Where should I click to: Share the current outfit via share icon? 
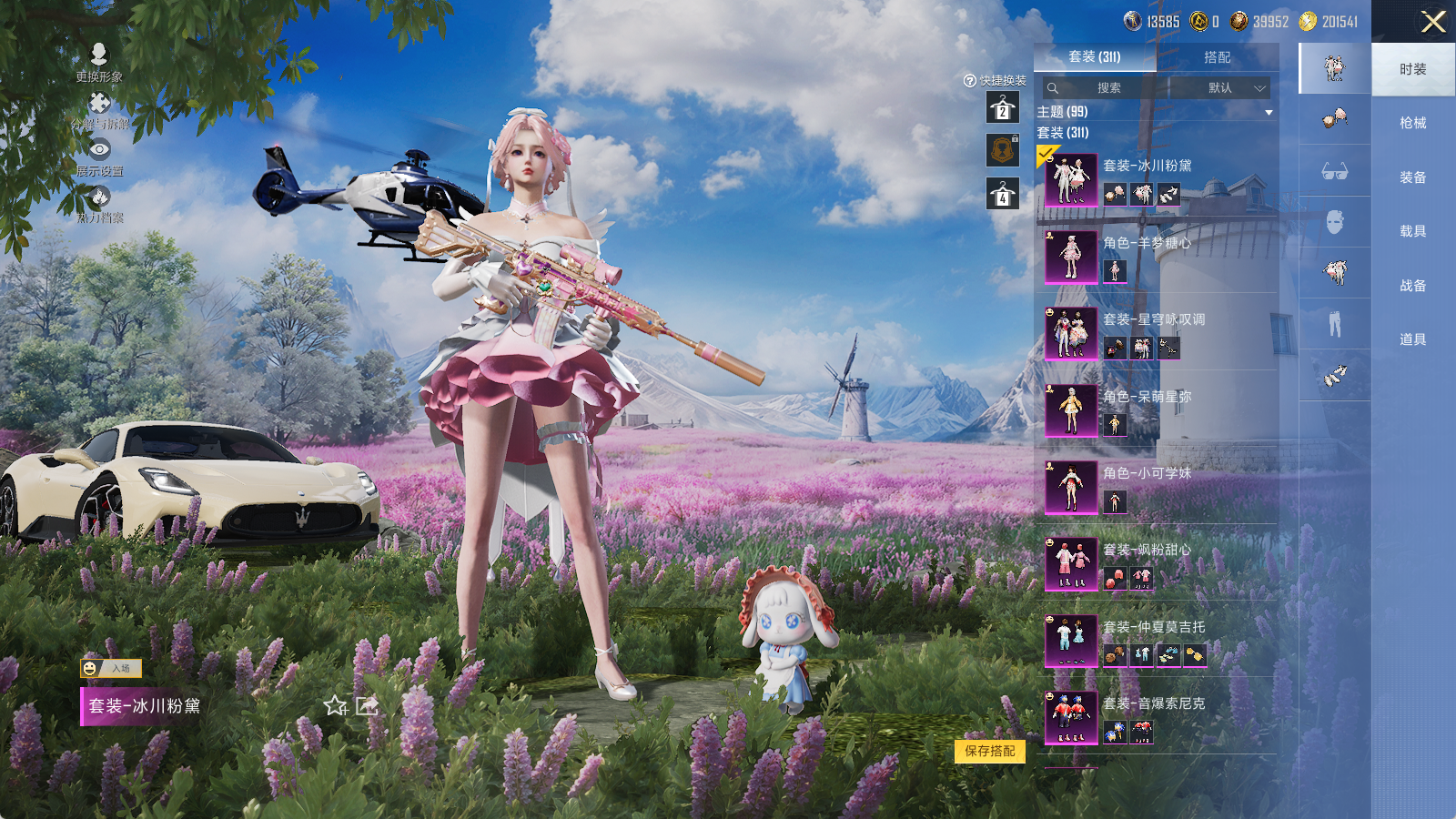[367, 705]
